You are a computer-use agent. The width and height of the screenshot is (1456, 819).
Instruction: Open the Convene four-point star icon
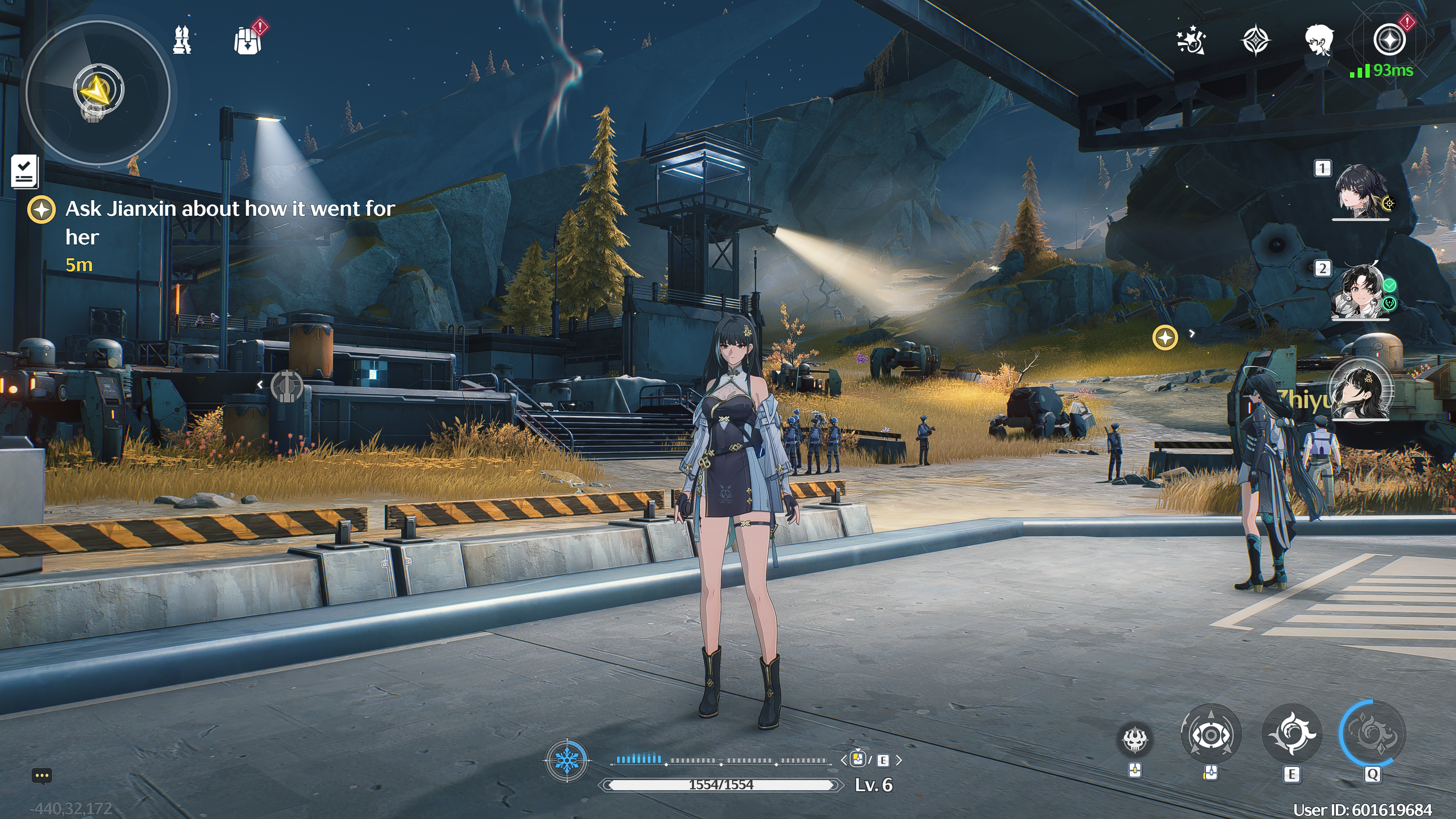tap(1255, 40)
